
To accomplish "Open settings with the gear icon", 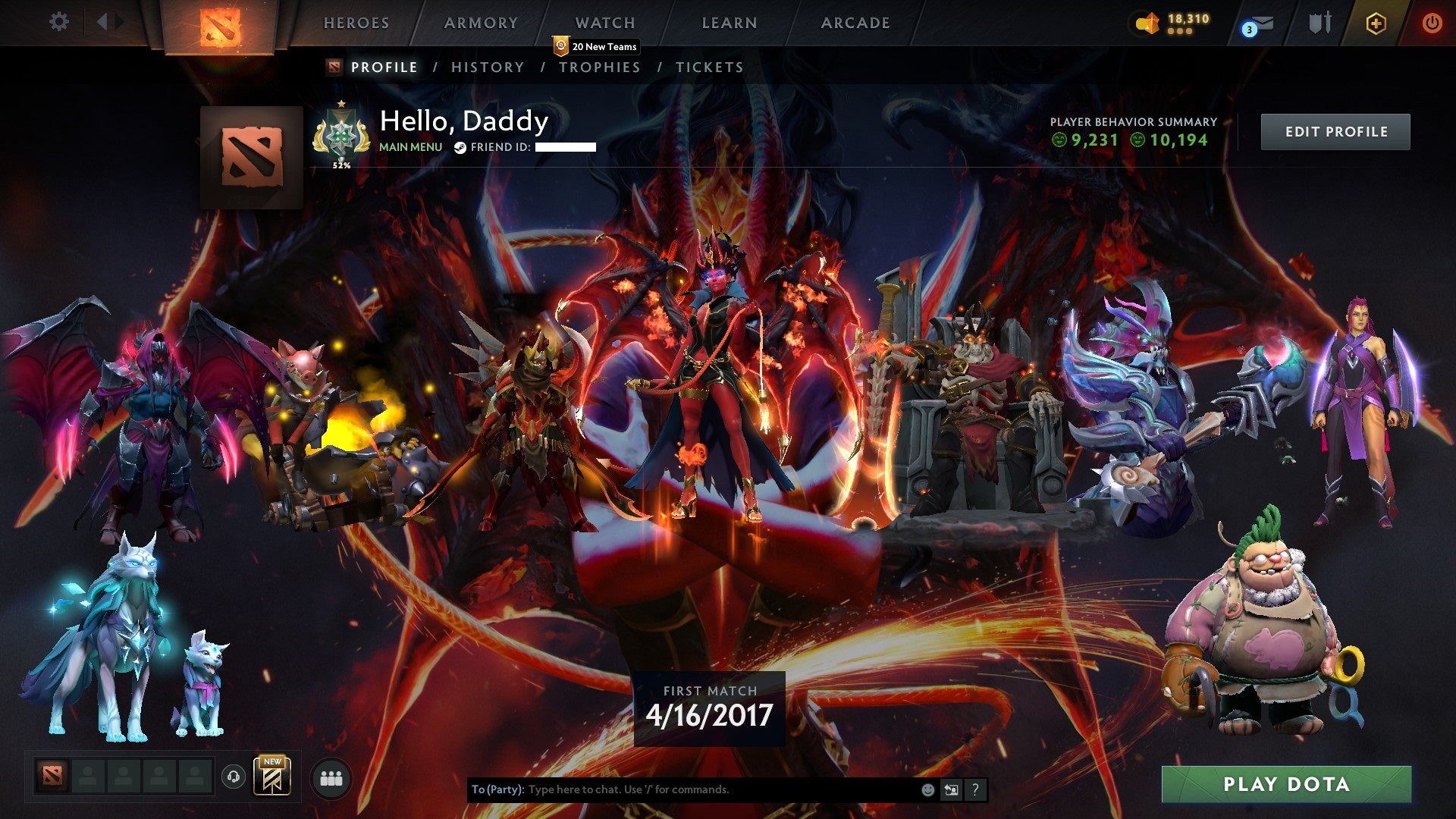I will [x=58, y=21].
